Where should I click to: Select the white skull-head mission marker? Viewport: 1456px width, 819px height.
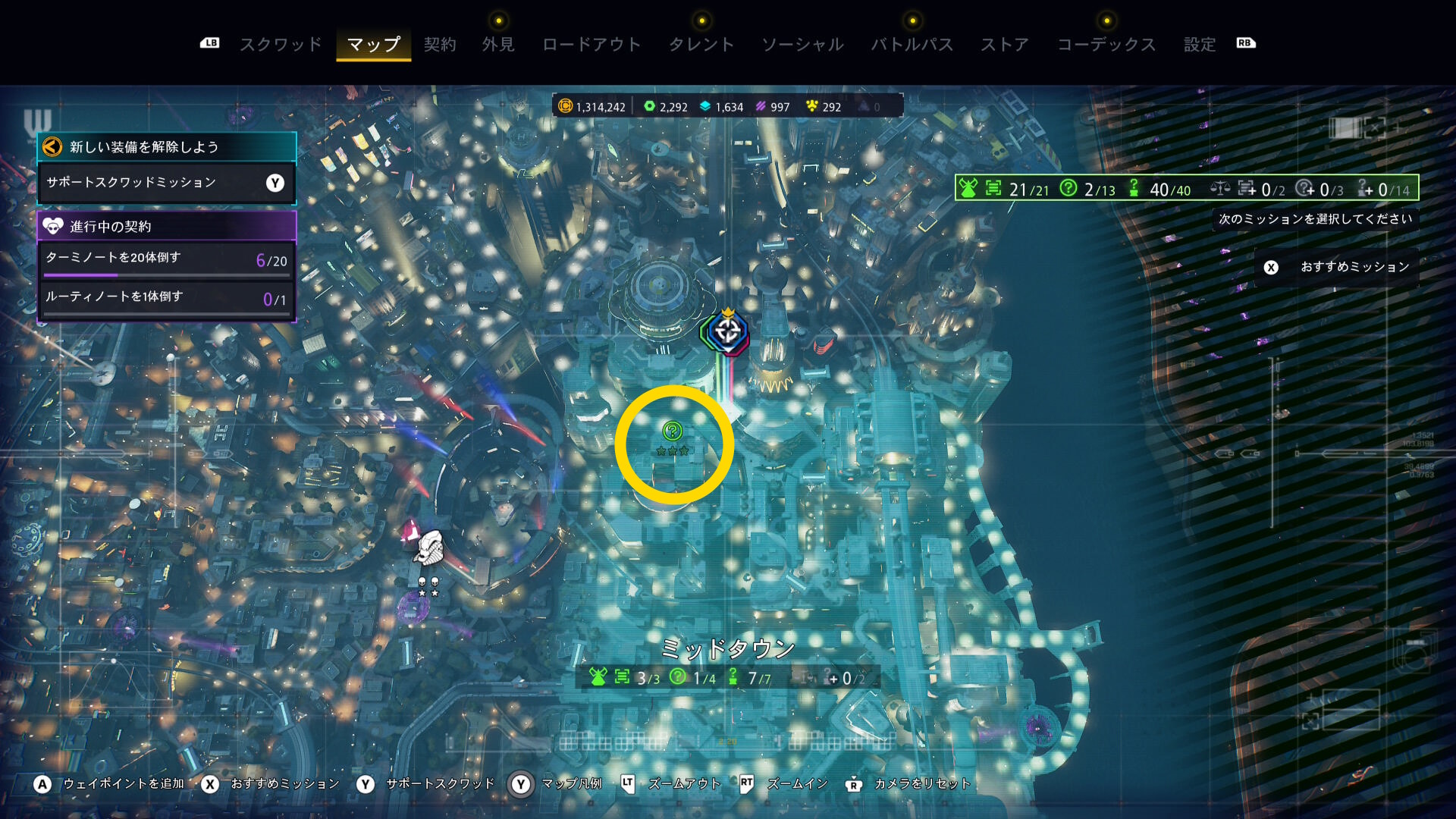click(x=429, y=548)
